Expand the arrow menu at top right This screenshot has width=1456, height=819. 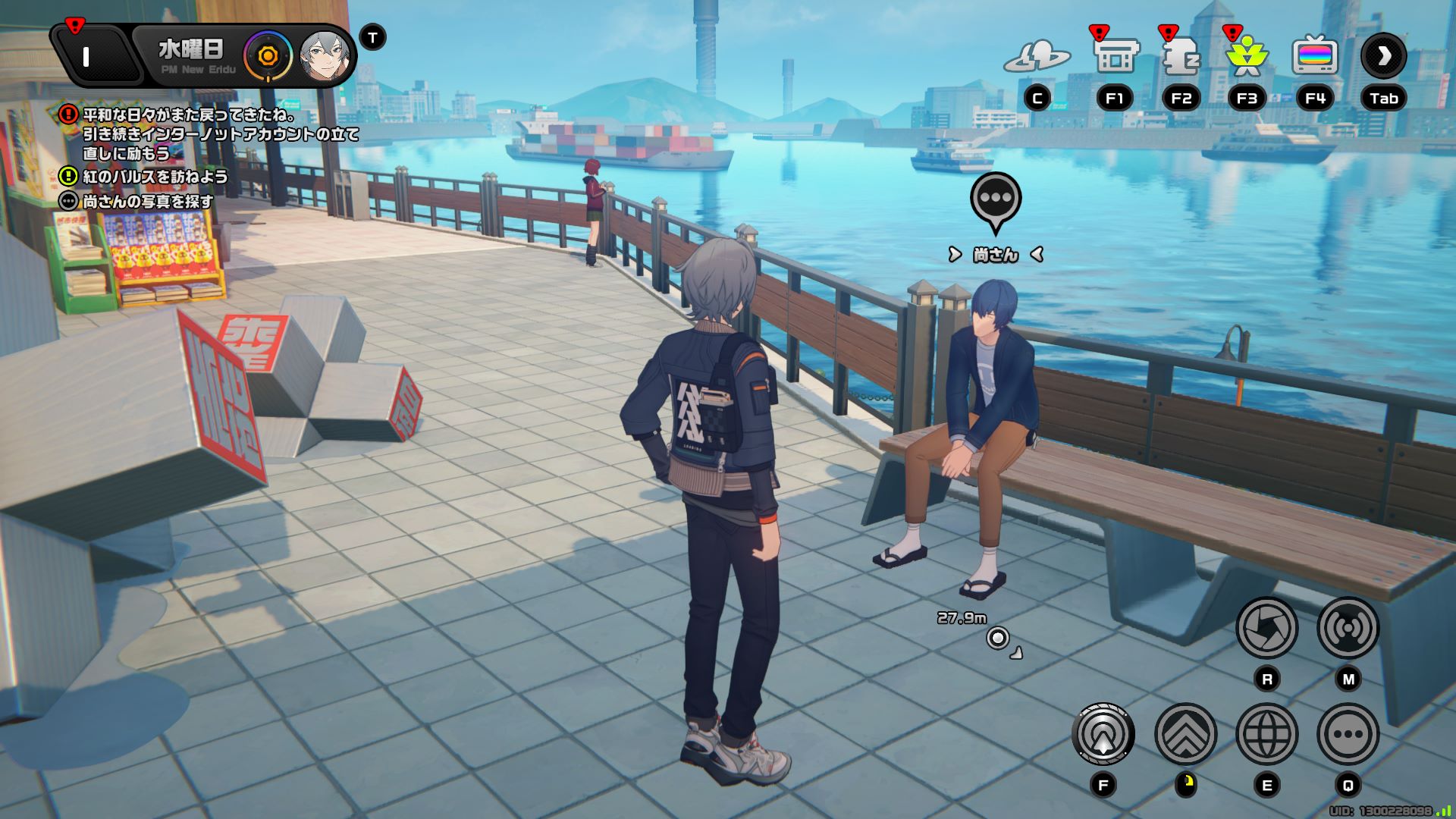click(x=1383, y=56)
